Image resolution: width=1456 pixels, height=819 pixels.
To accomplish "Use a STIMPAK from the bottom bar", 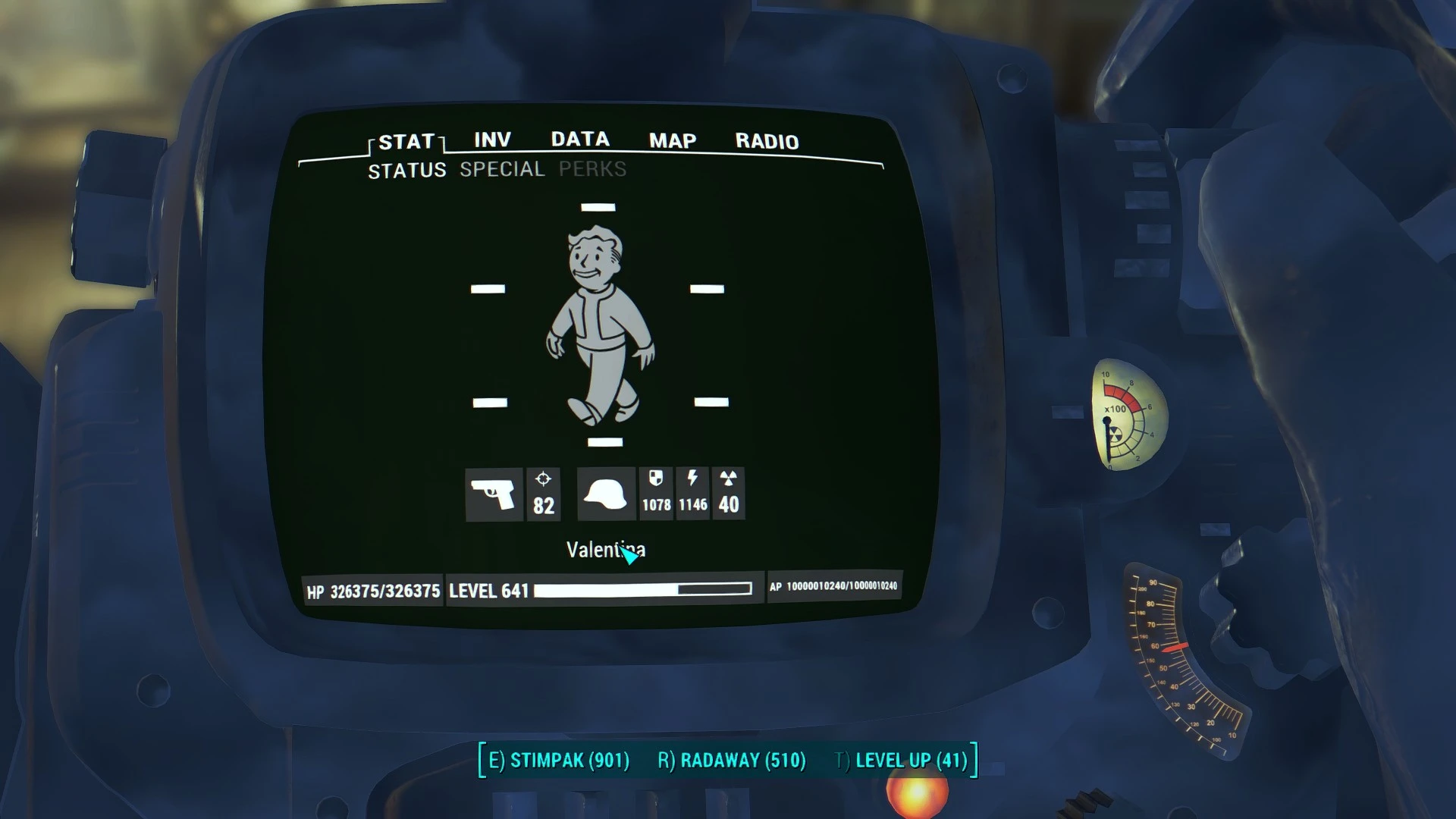I will 560,759.
